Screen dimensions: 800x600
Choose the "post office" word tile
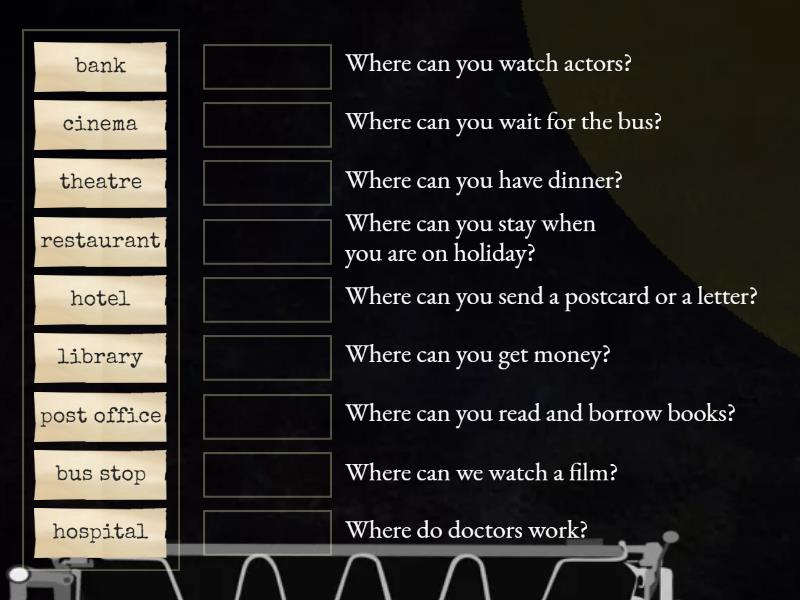click(x=100, y=416)
